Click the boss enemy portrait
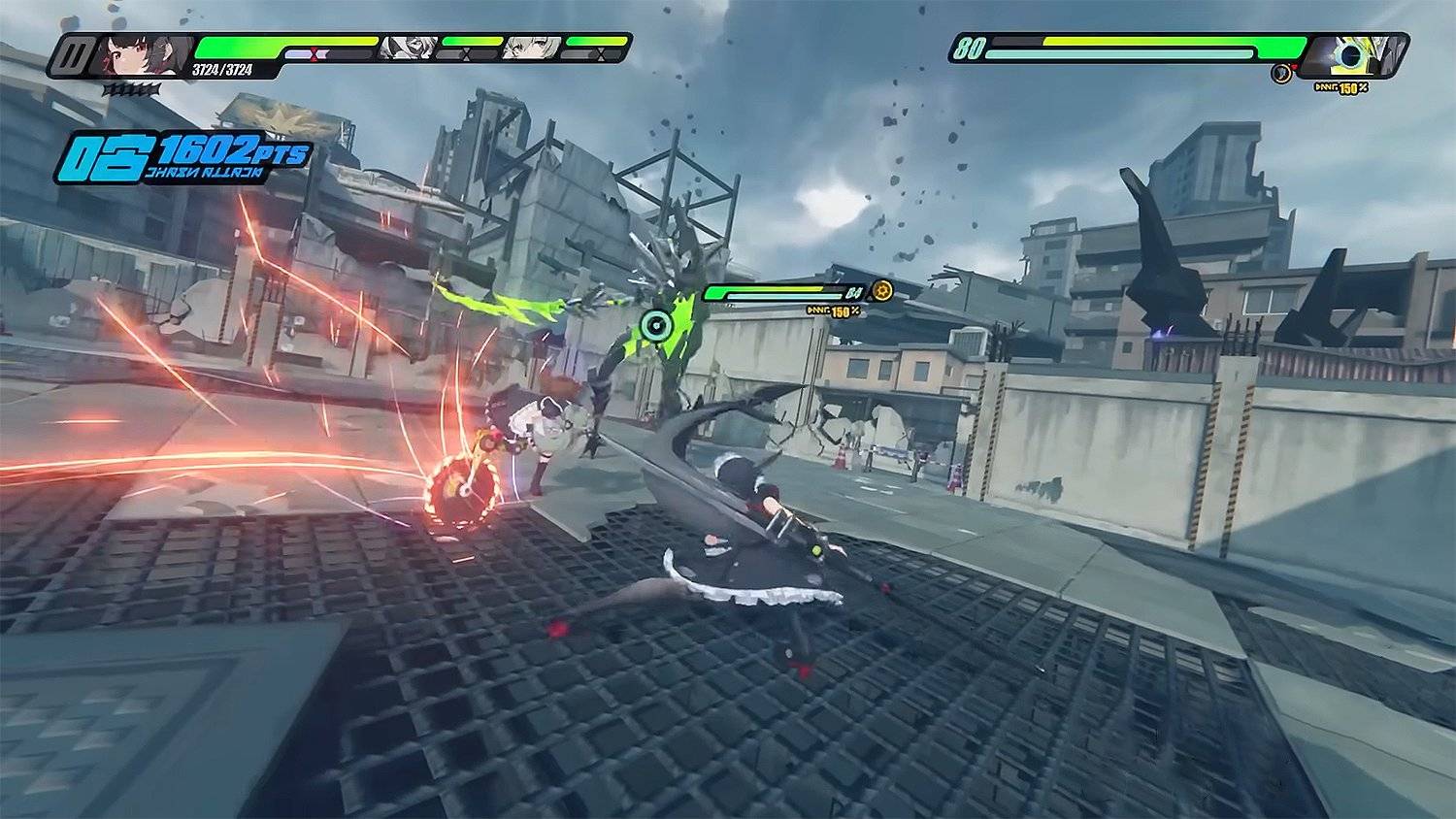This screenshot has width=1456, height=819. coord(1353,53)
